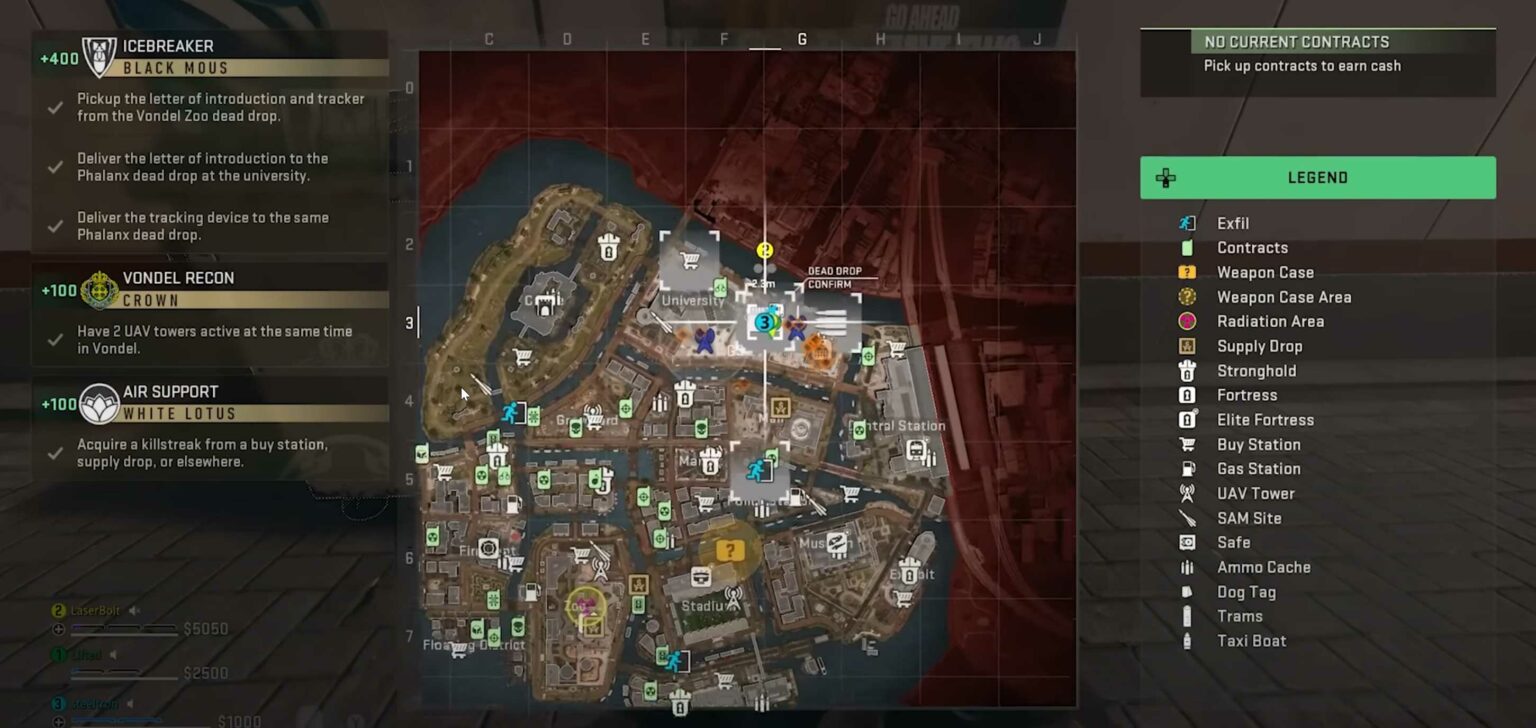Click the SAM Site icon in the legend
Image resolution: width=1536 pixels, height=728 pixels.
pos(1186,518)
